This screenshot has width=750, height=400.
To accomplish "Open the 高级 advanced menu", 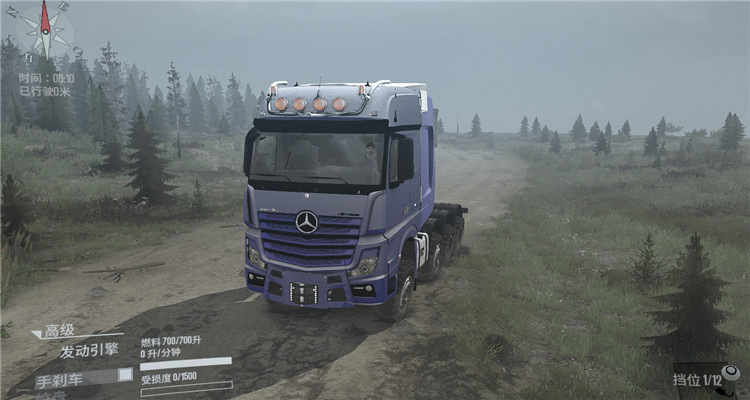I will [x=57, y=330].
